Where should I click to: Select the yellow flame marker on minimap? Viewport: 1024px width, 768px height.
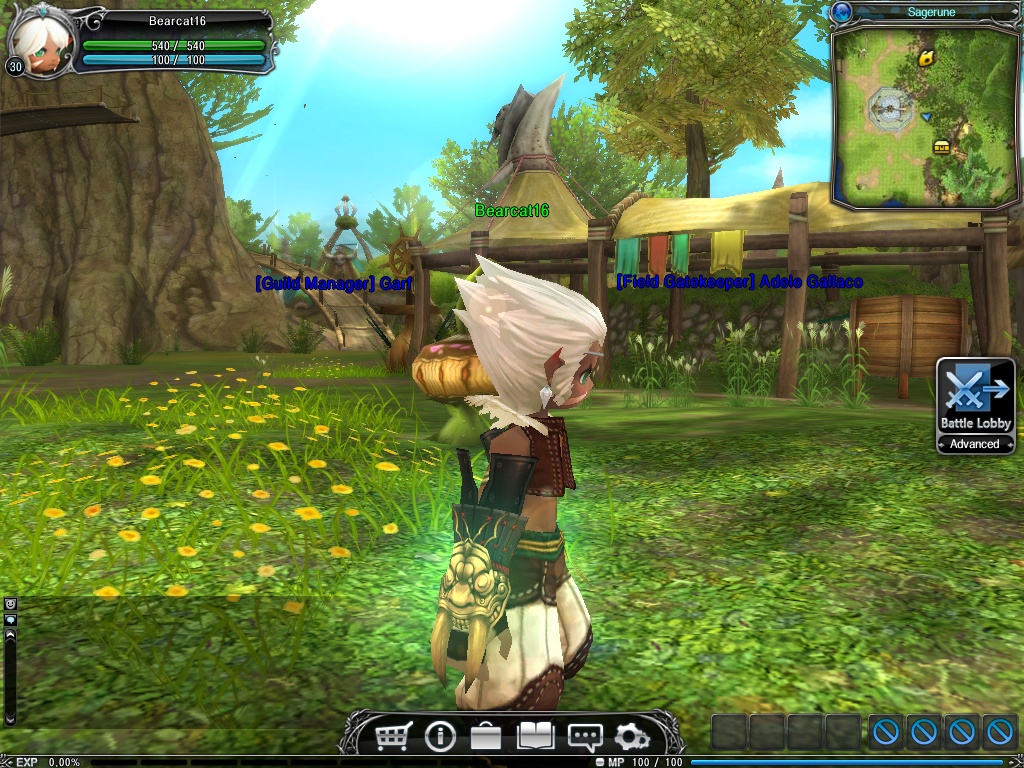click(927, 58)
